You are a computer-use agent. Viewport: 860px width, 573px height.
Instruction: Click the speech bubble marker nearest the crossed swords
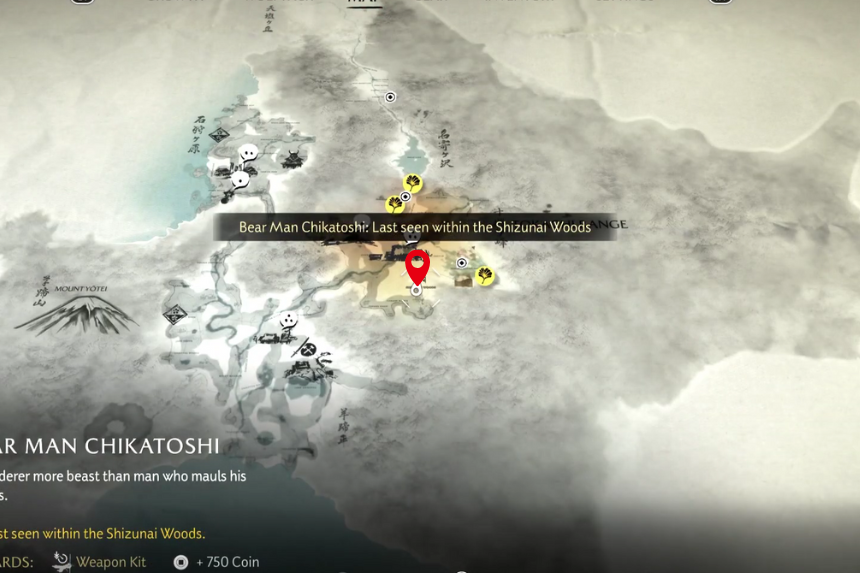pyautogui.click(x=289, y=320)
